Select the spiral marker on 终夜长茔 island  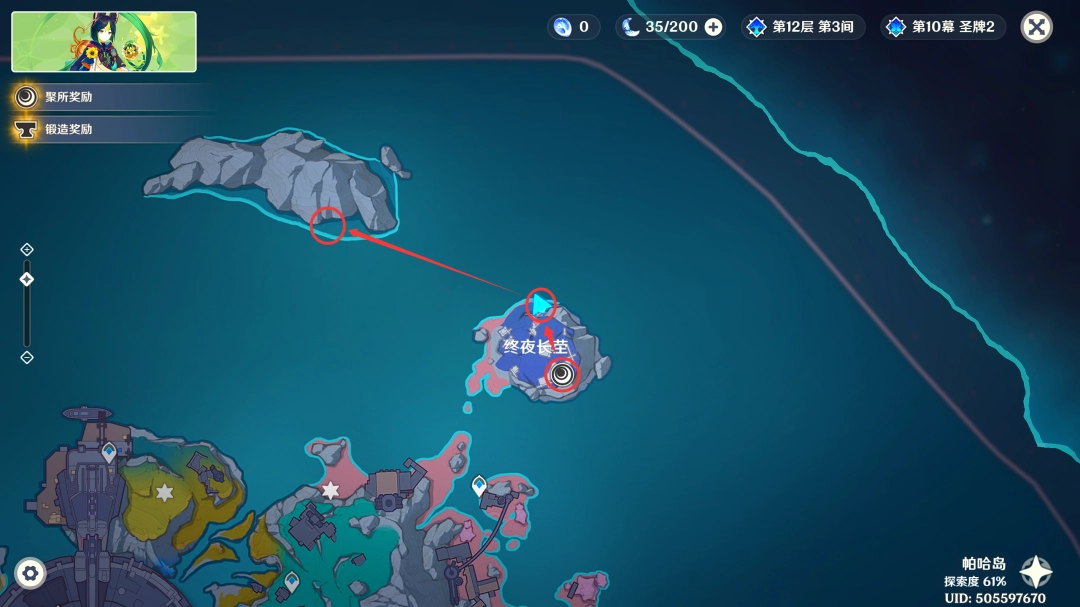(562, 374)
